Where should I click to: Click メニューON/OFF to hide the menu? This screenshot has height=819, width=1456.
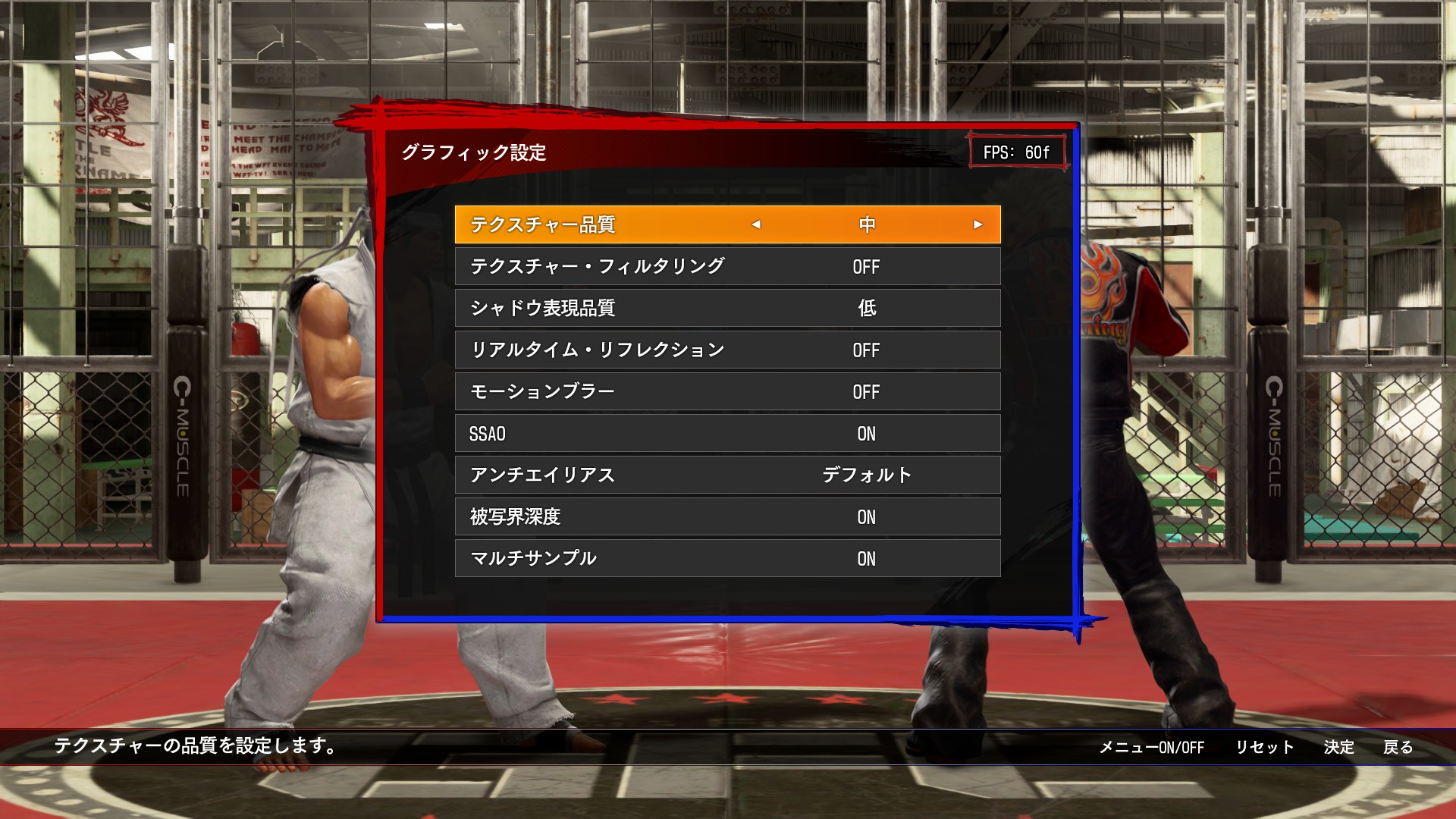(x=1151, y=747)
